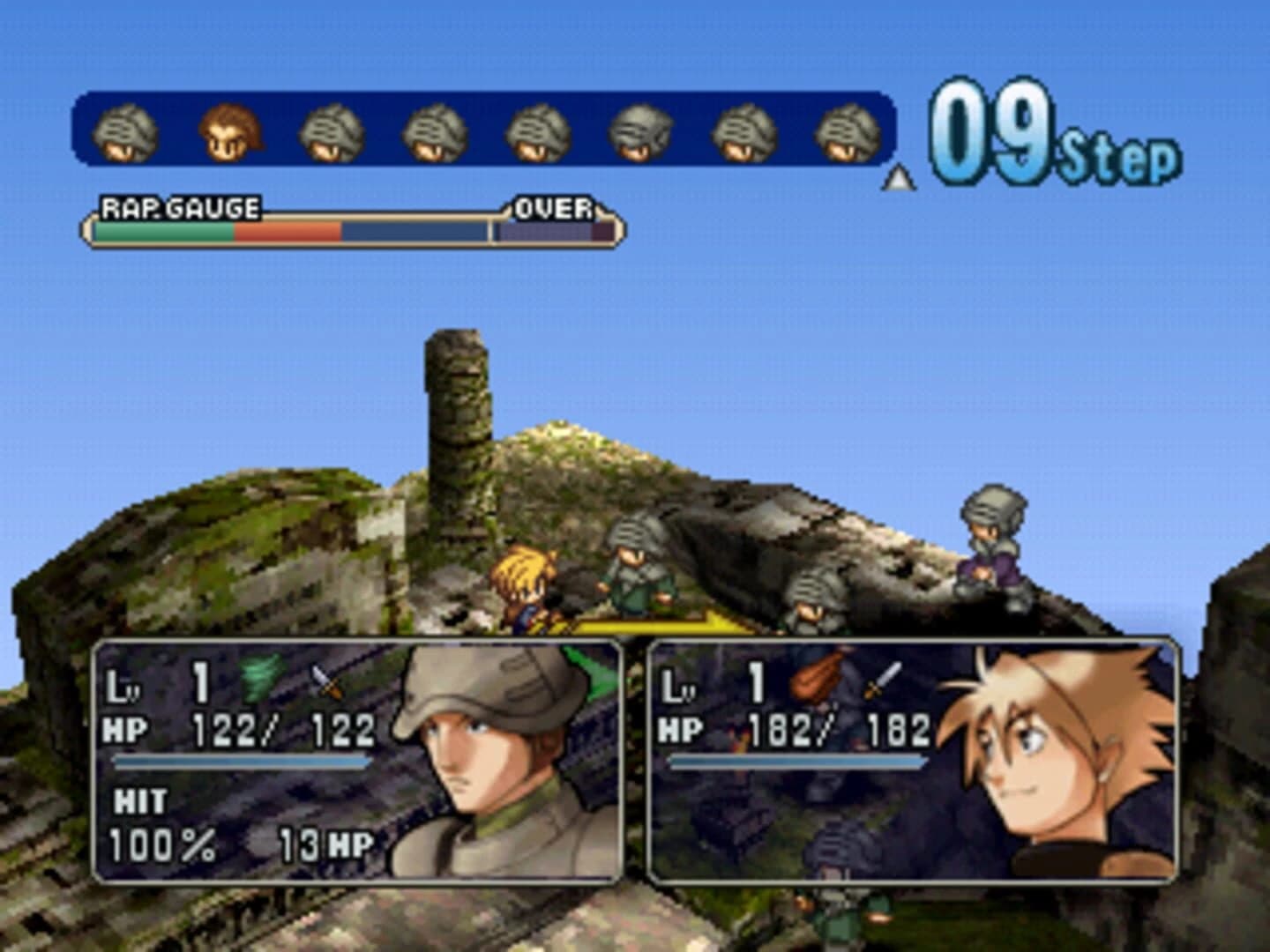
Task: Click the 100% hit chance value
Action: 163,846
